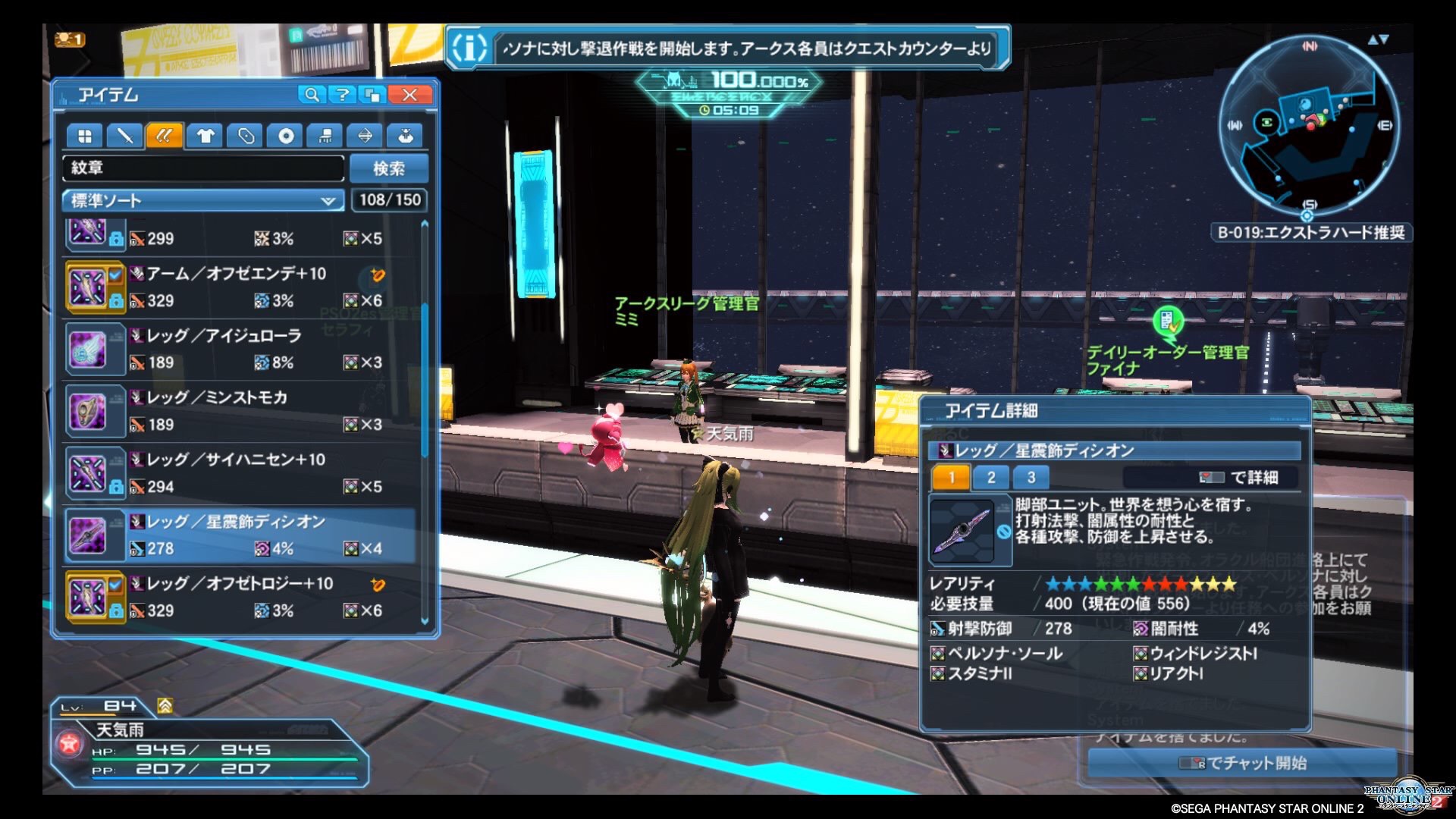1456x819 pixels.
Task: Click the circular minimap
Action: (1309, 126)
